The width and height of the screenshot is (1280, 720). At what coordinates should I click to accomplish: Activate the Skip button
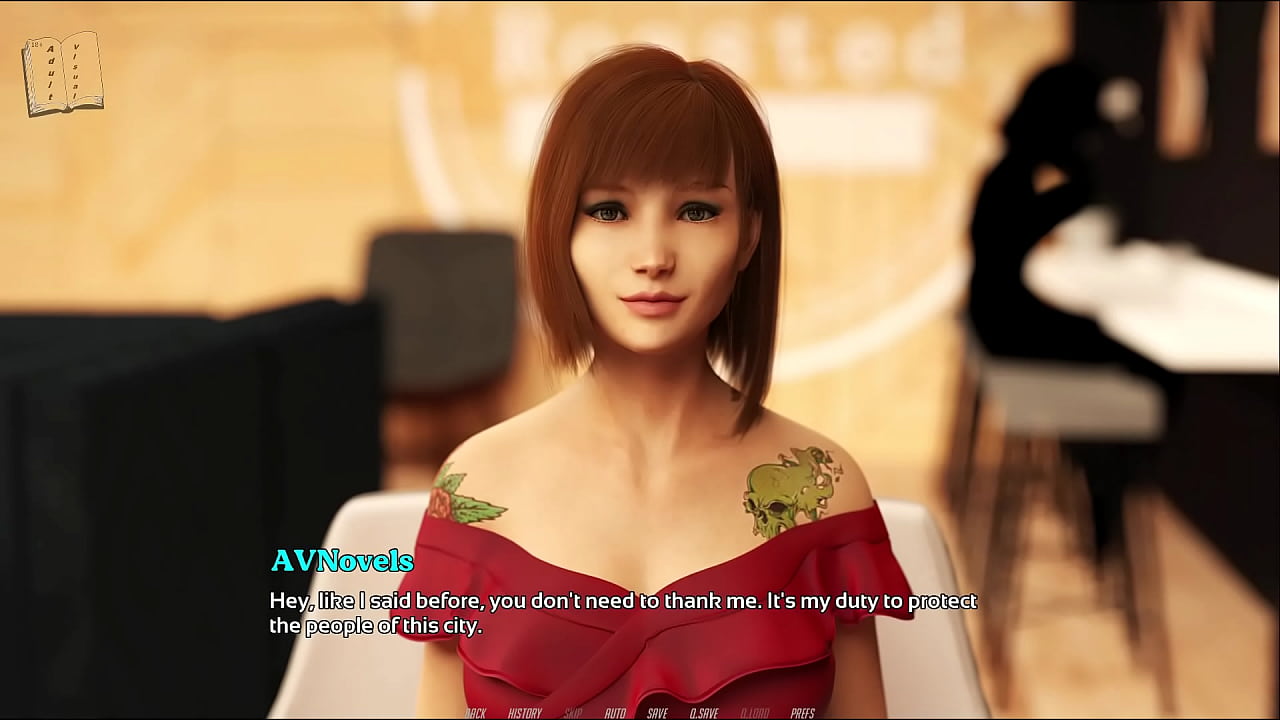coord(573,713)
